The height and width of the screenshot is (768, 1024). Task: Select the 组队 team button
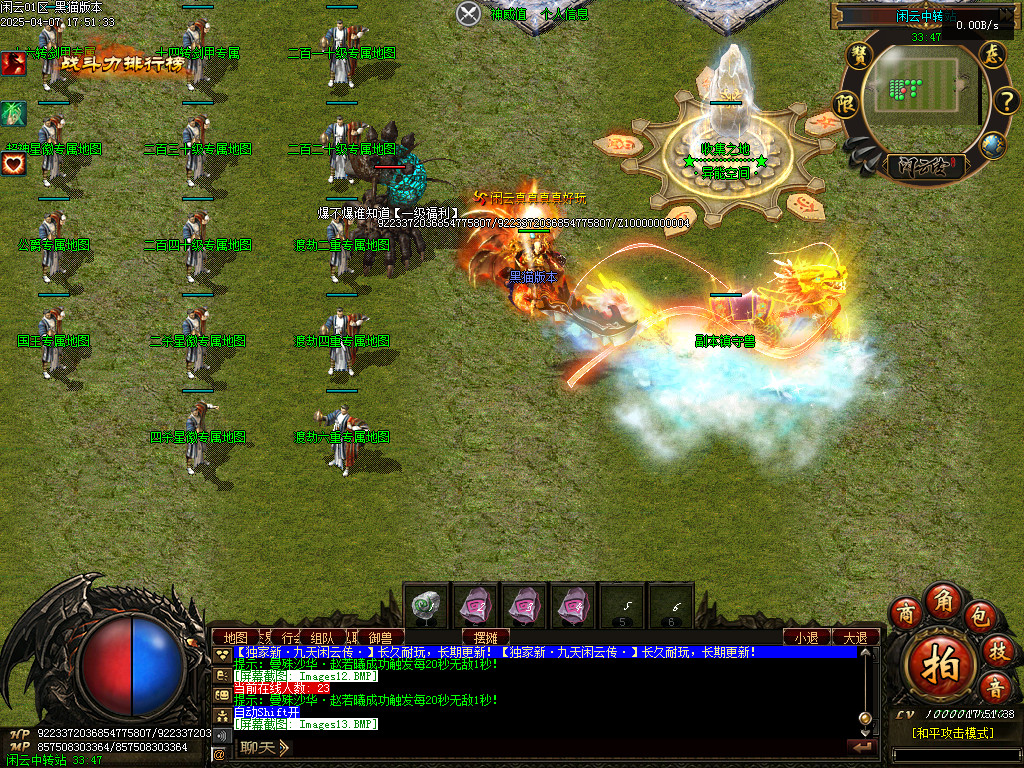click(x=322, y=637)
